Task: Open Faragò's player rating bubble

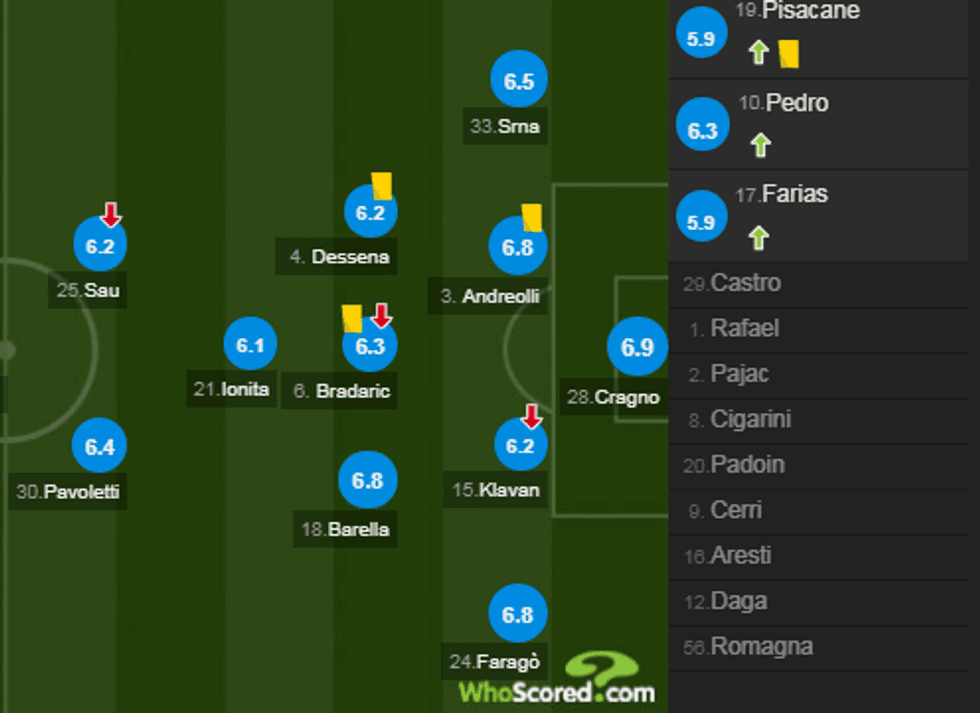Action: pyautogui.click(x=518, y=615)
